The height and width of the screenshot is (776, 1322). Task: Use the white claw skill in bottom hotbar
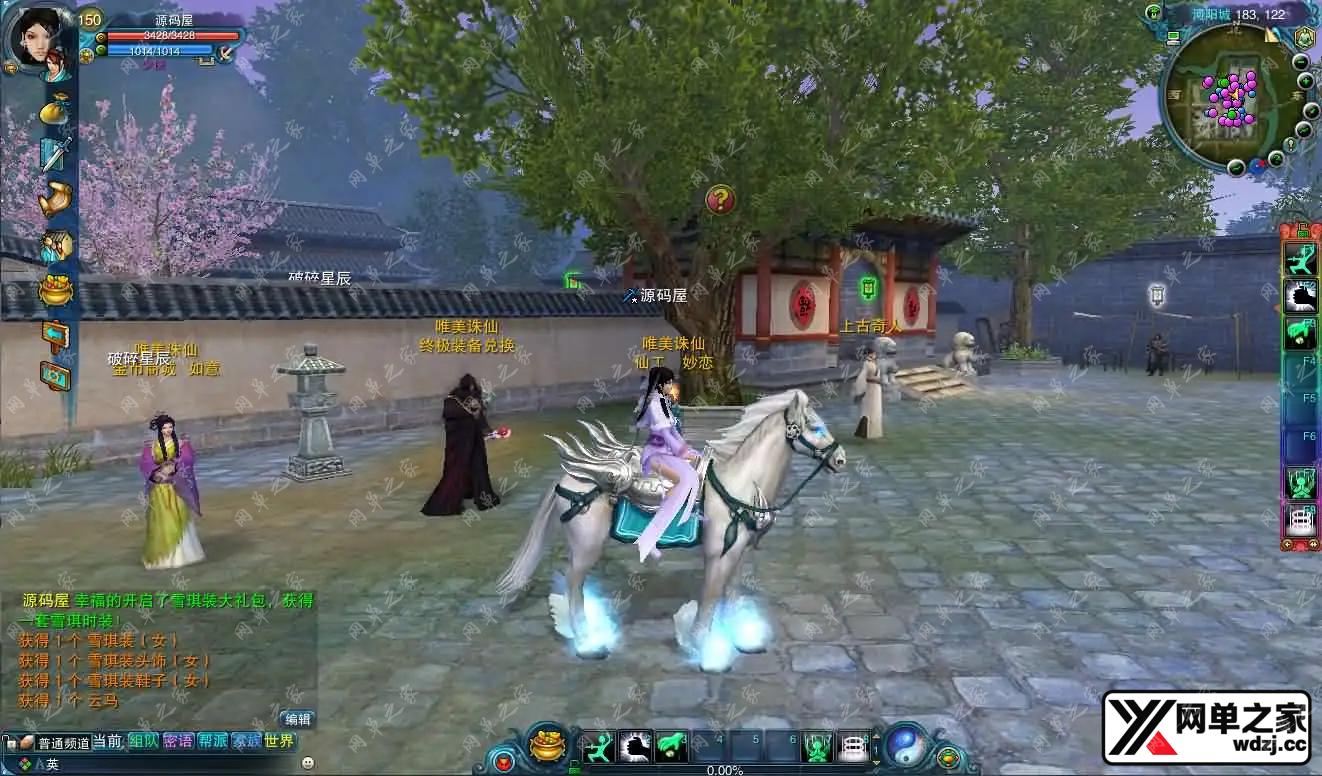click(x=635, y=746)
